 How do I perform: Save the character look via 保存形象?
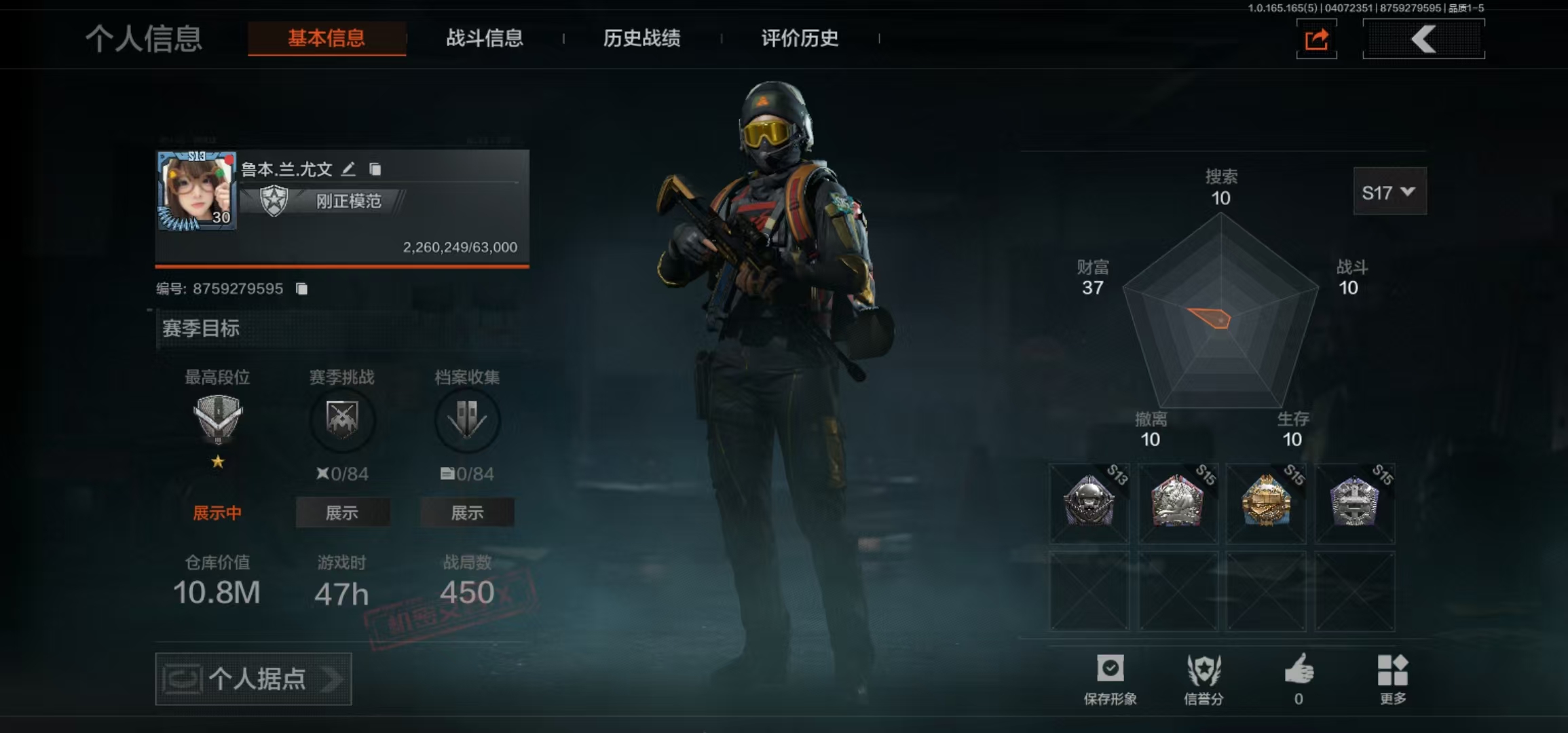tap(1110, 678)
